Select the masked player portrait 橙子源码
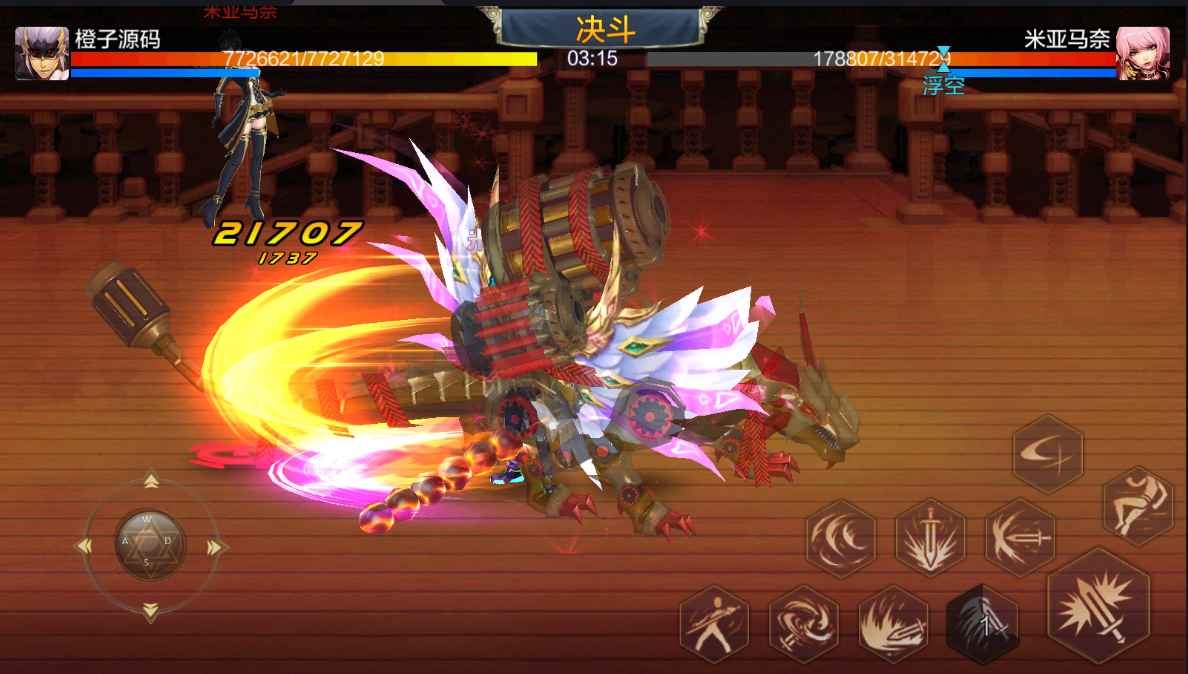The image size is (1188, 674). click(x=42, y=53)
